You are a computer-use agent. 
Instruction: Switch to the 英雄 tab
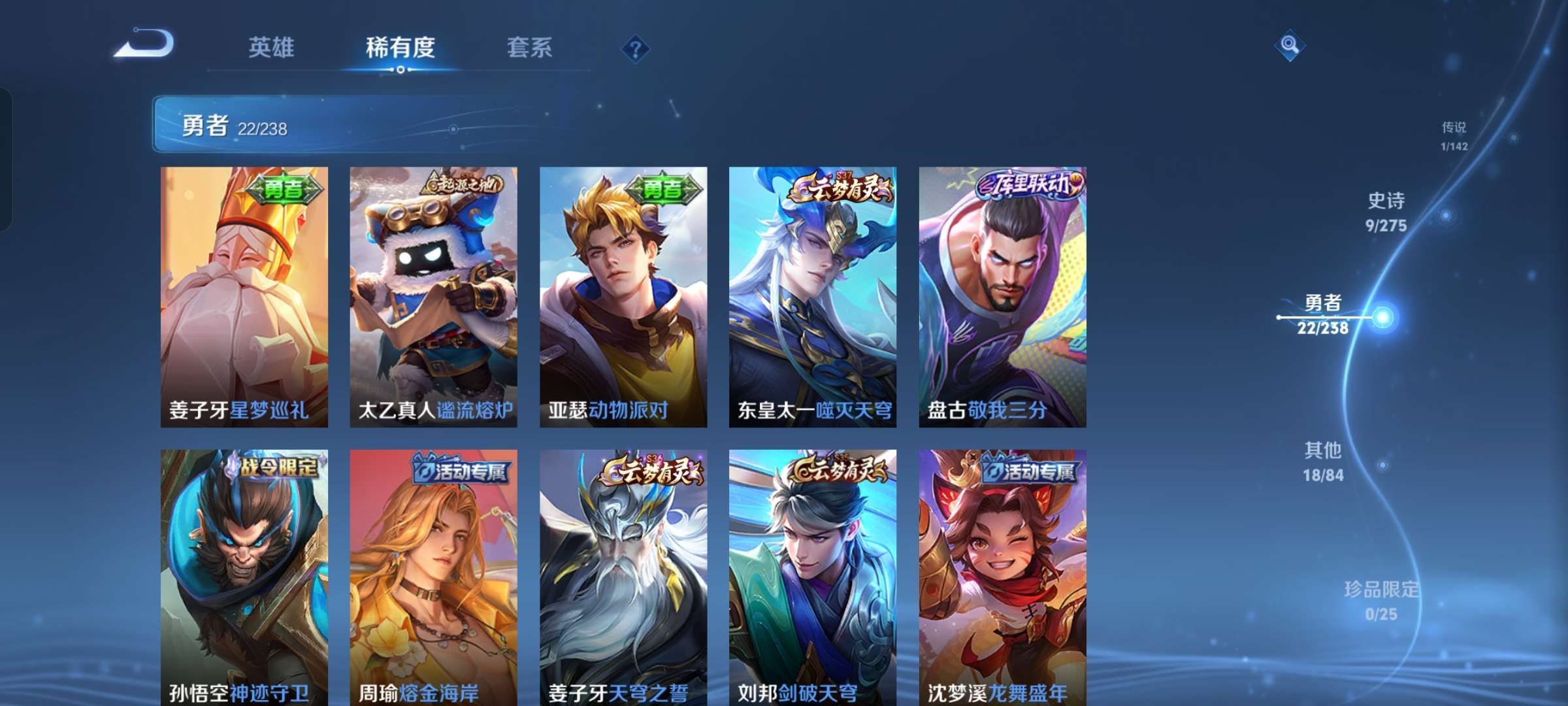tap(272, 47)
